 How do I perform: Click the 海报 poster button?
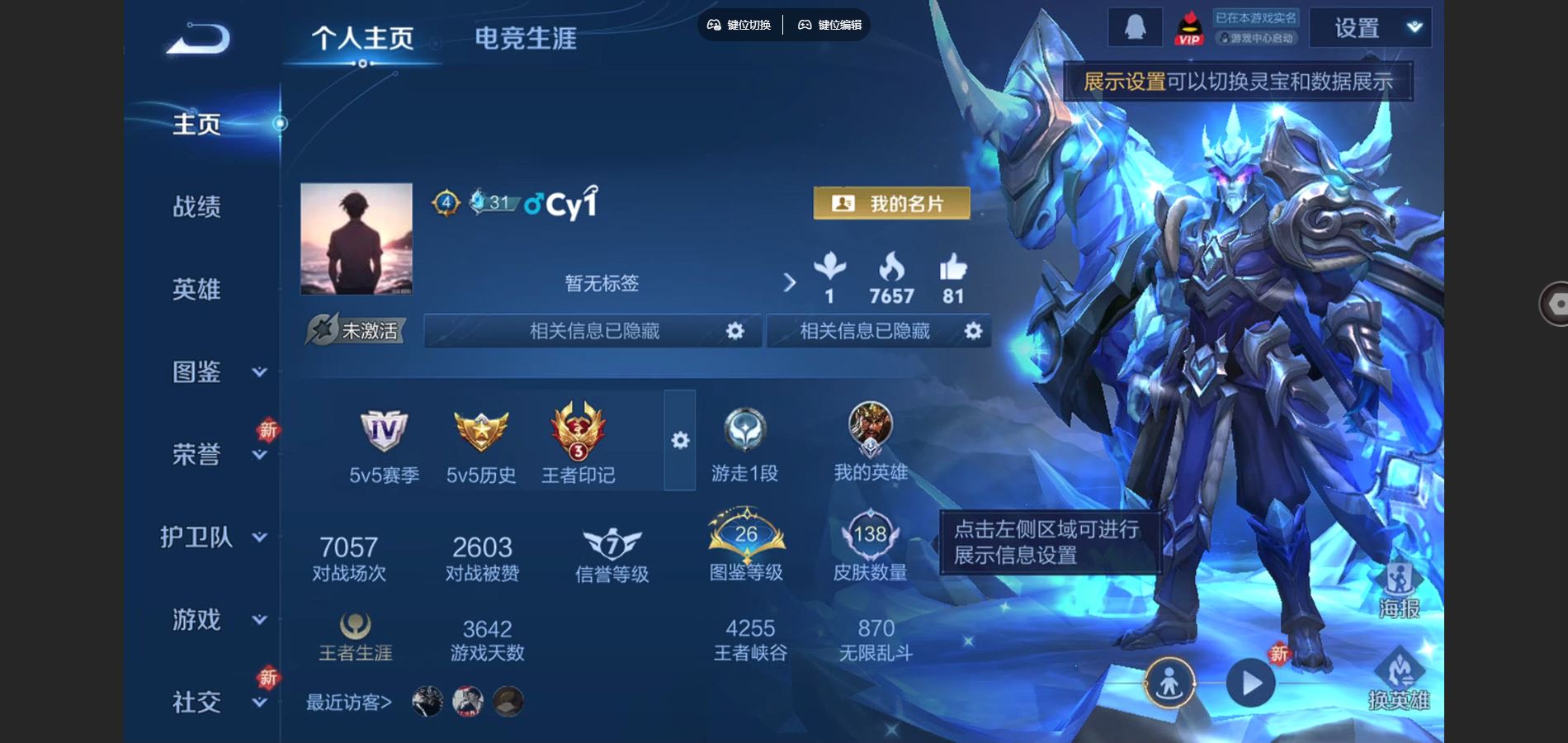coord(1399,591)
